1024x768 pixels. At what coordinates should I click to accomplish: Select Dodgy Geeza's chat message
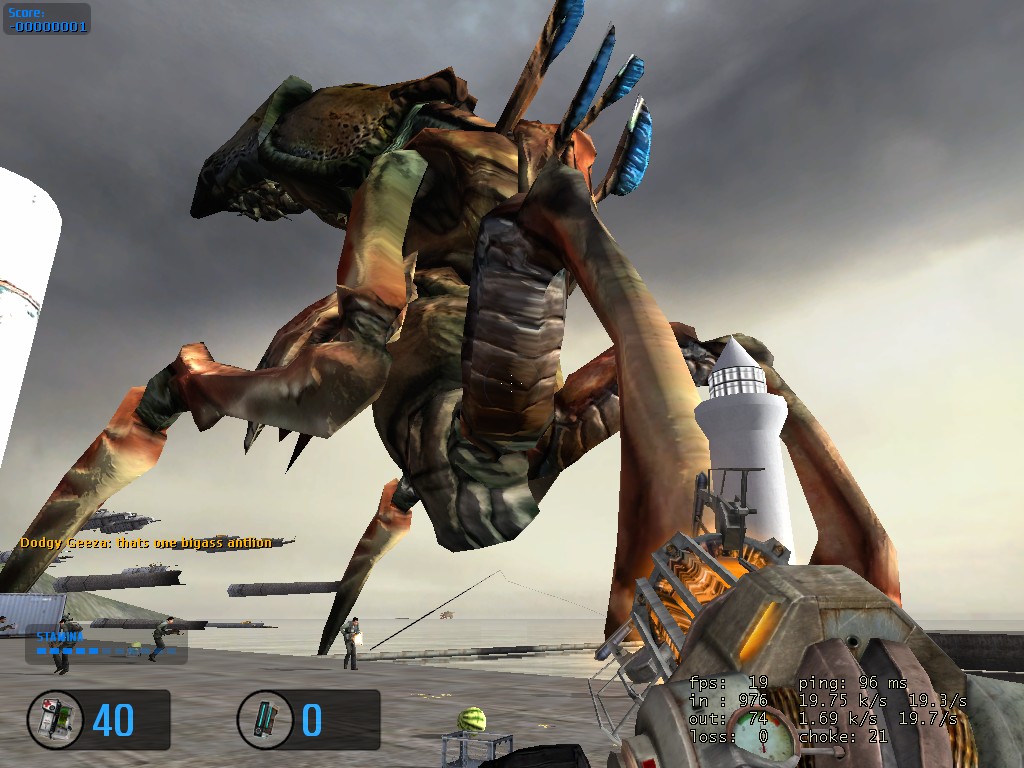pyautogui.click(x=146, y=543)
